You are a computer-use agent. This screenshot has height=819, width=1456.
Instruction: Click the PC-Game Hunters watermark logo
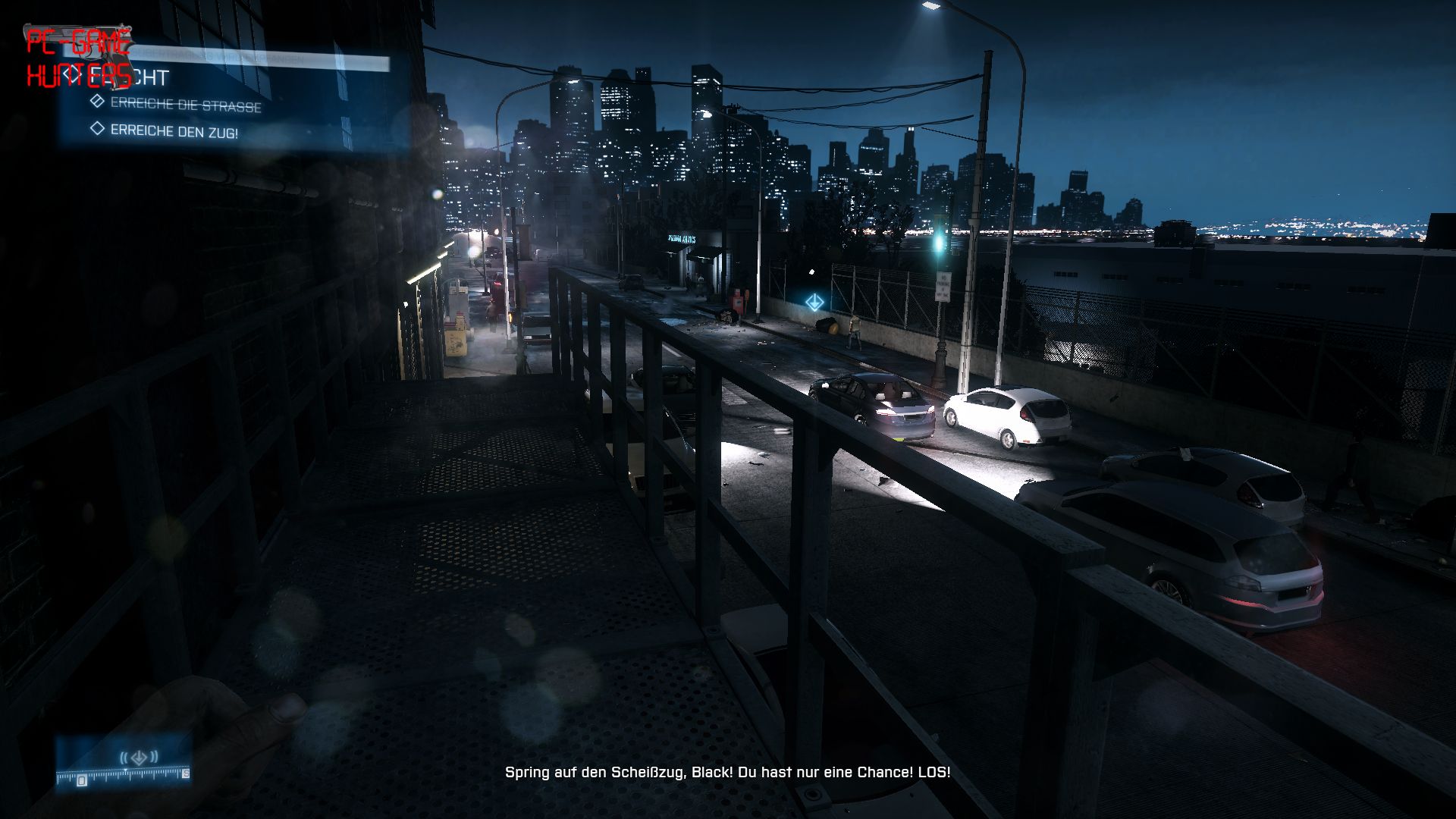[x=79, y=58]
